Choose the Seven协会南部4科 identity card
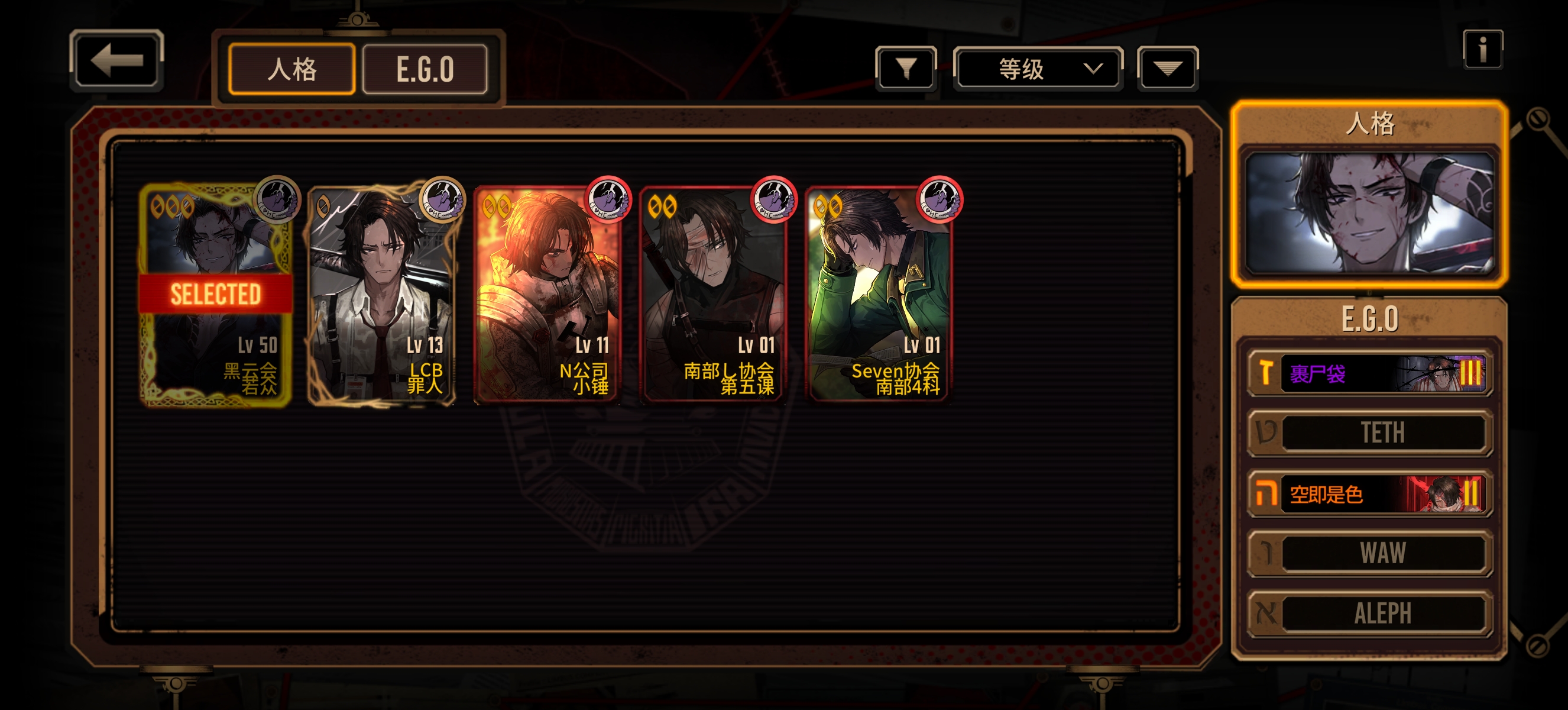The height and width of the screenshot is (710, 1568). point(879,295)
